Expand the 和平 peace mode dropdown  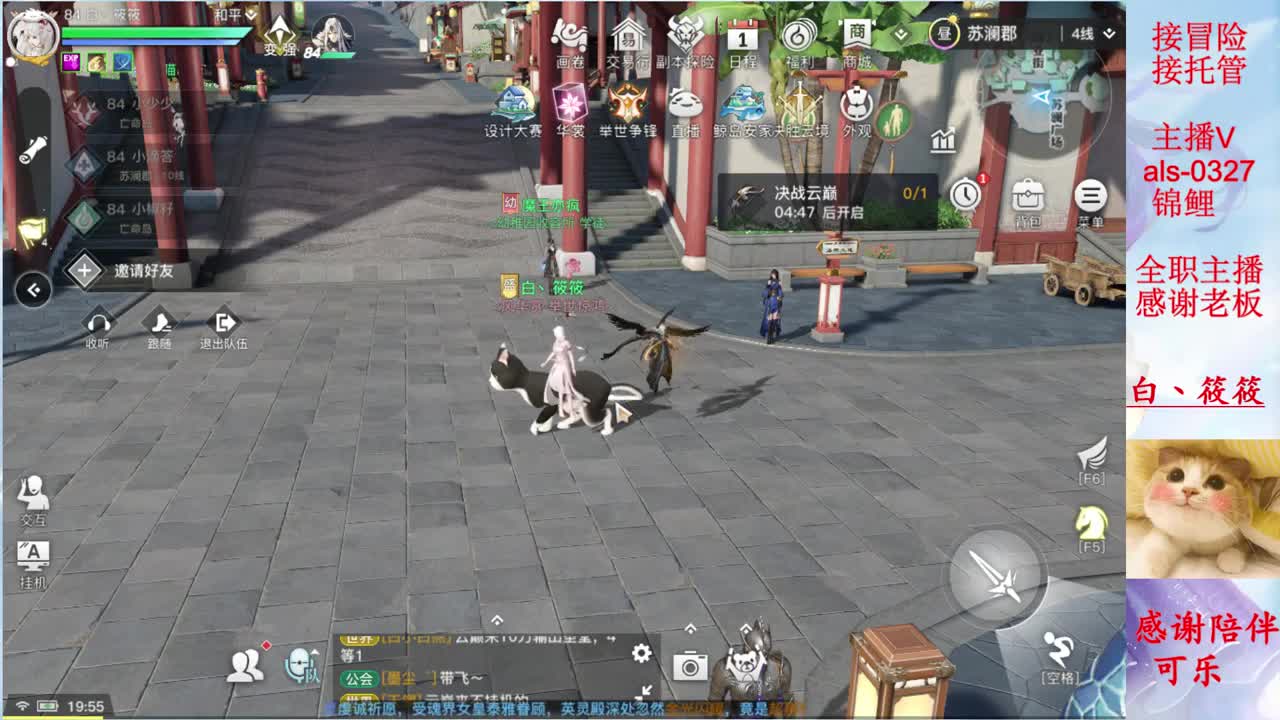[x=232, y=16]
